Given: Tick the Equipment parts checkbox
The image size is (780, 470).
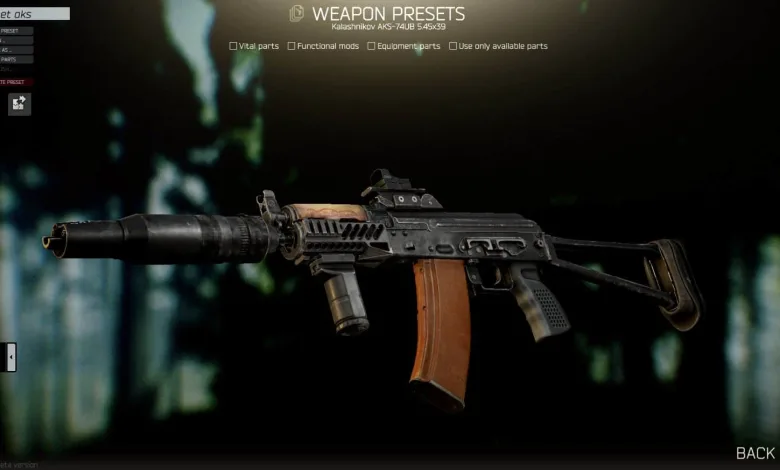Looking at the screenshot, I should [371, 46].
